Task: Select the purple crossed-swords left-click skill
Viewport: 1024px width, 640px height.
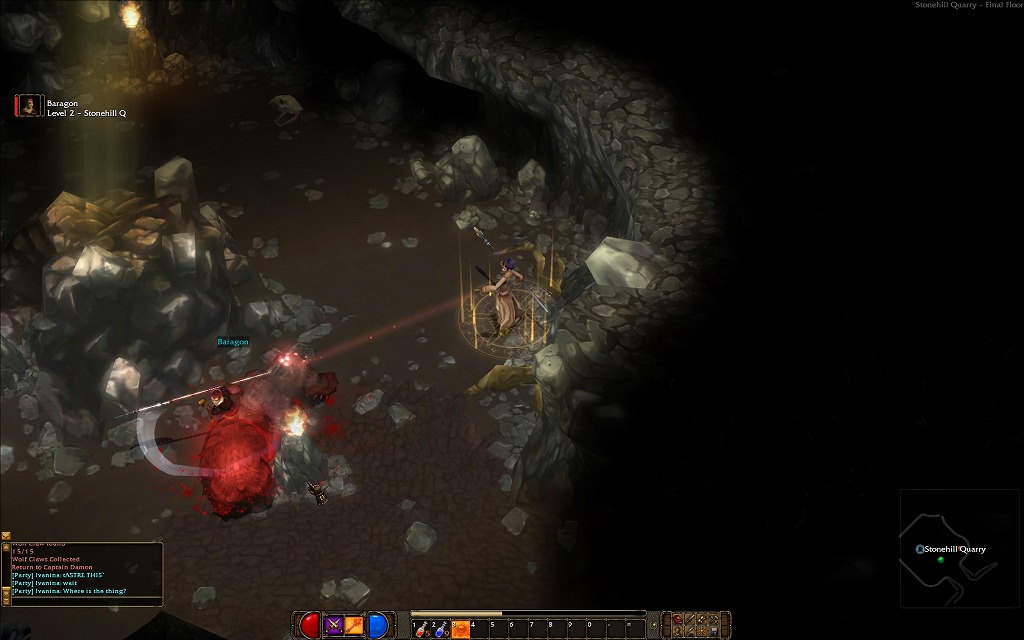Action: [x=334, y=626]
